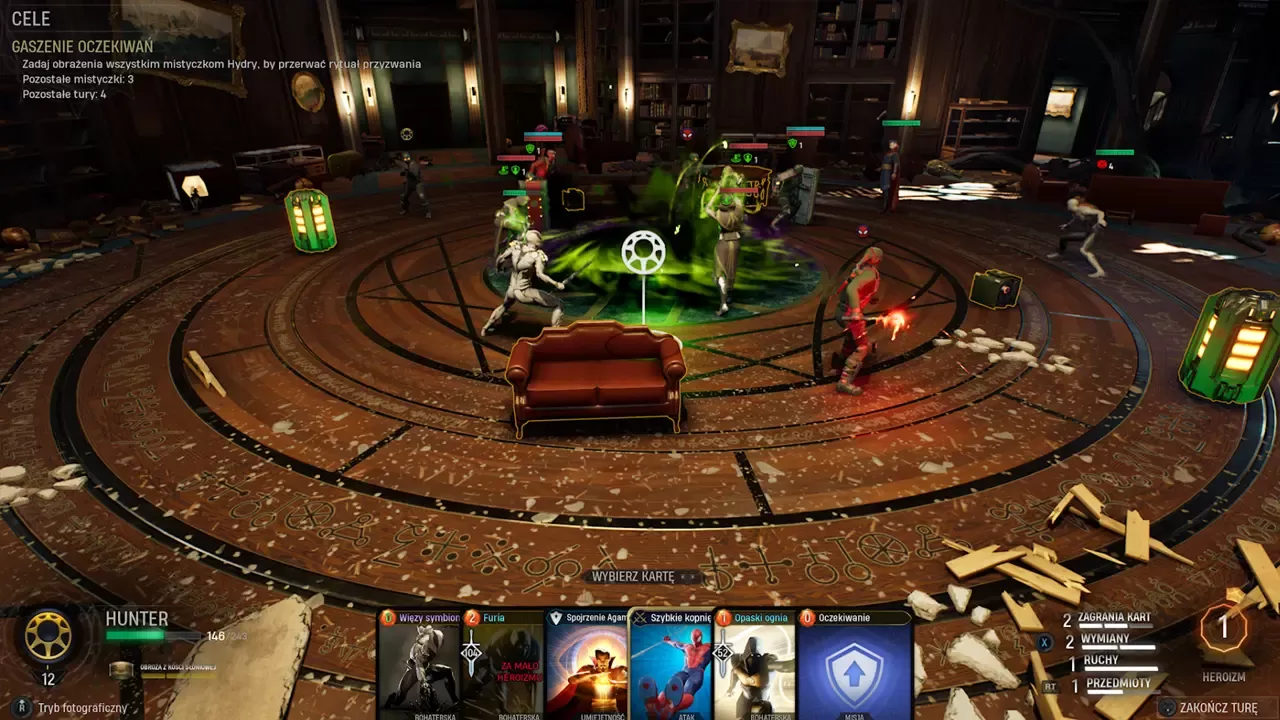Open the Przedmioty items option

1118,684
